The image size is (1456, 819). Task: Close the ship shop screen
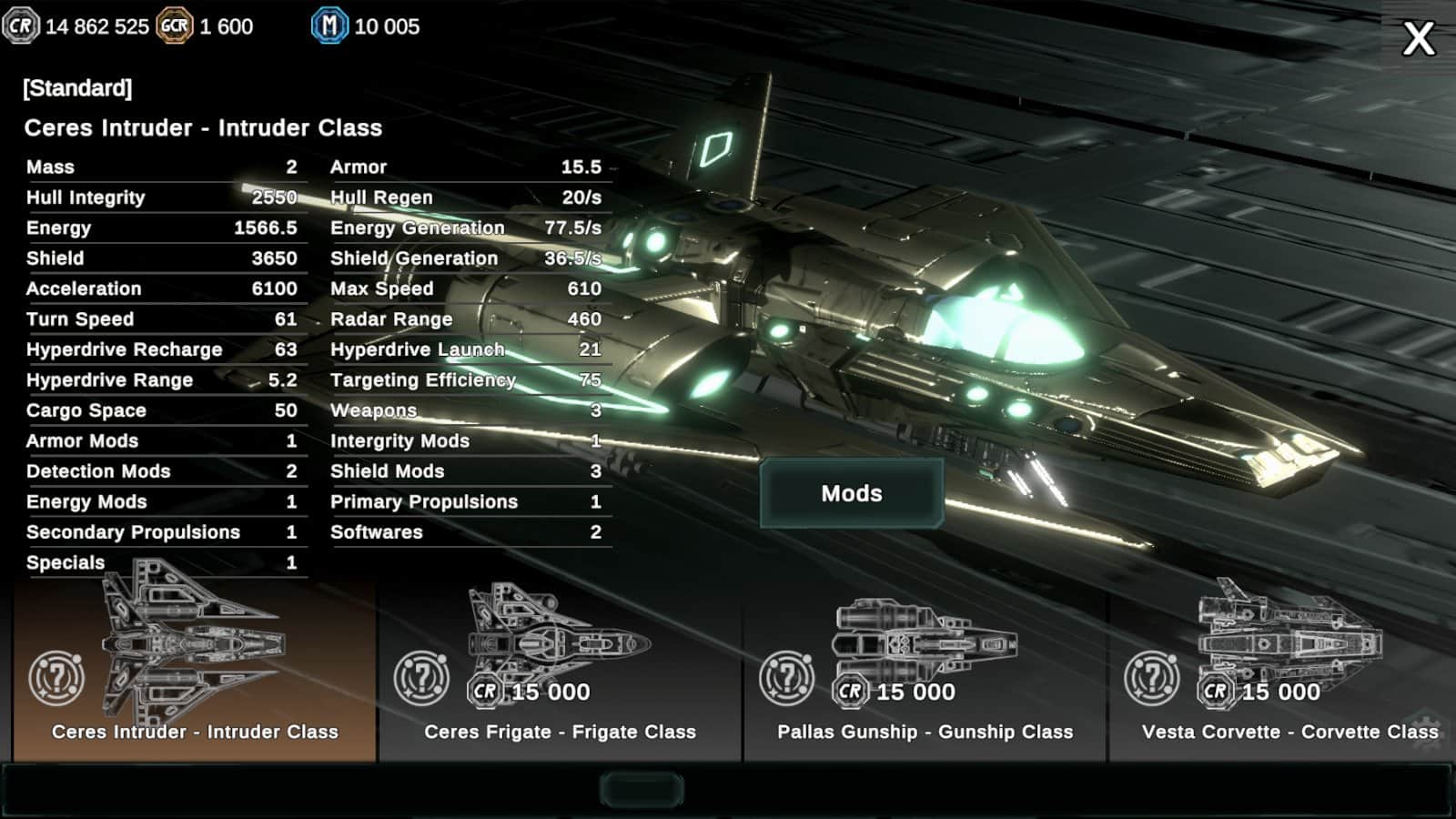click(1418, 39)
